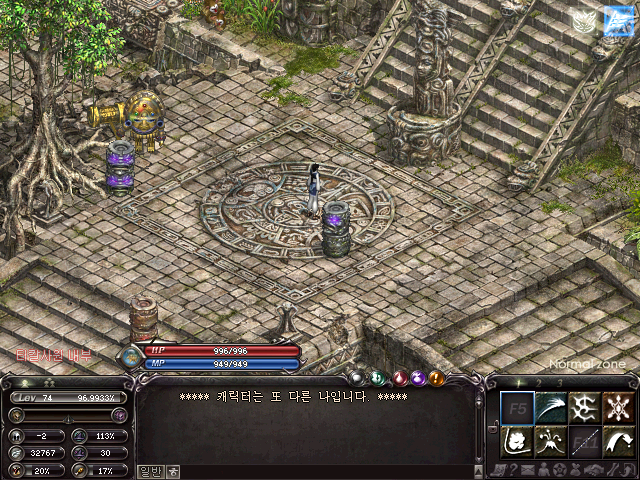Viewport: 640px width, 480px height.
Task: Open the question mark help menu
Action: coord(512,470)
